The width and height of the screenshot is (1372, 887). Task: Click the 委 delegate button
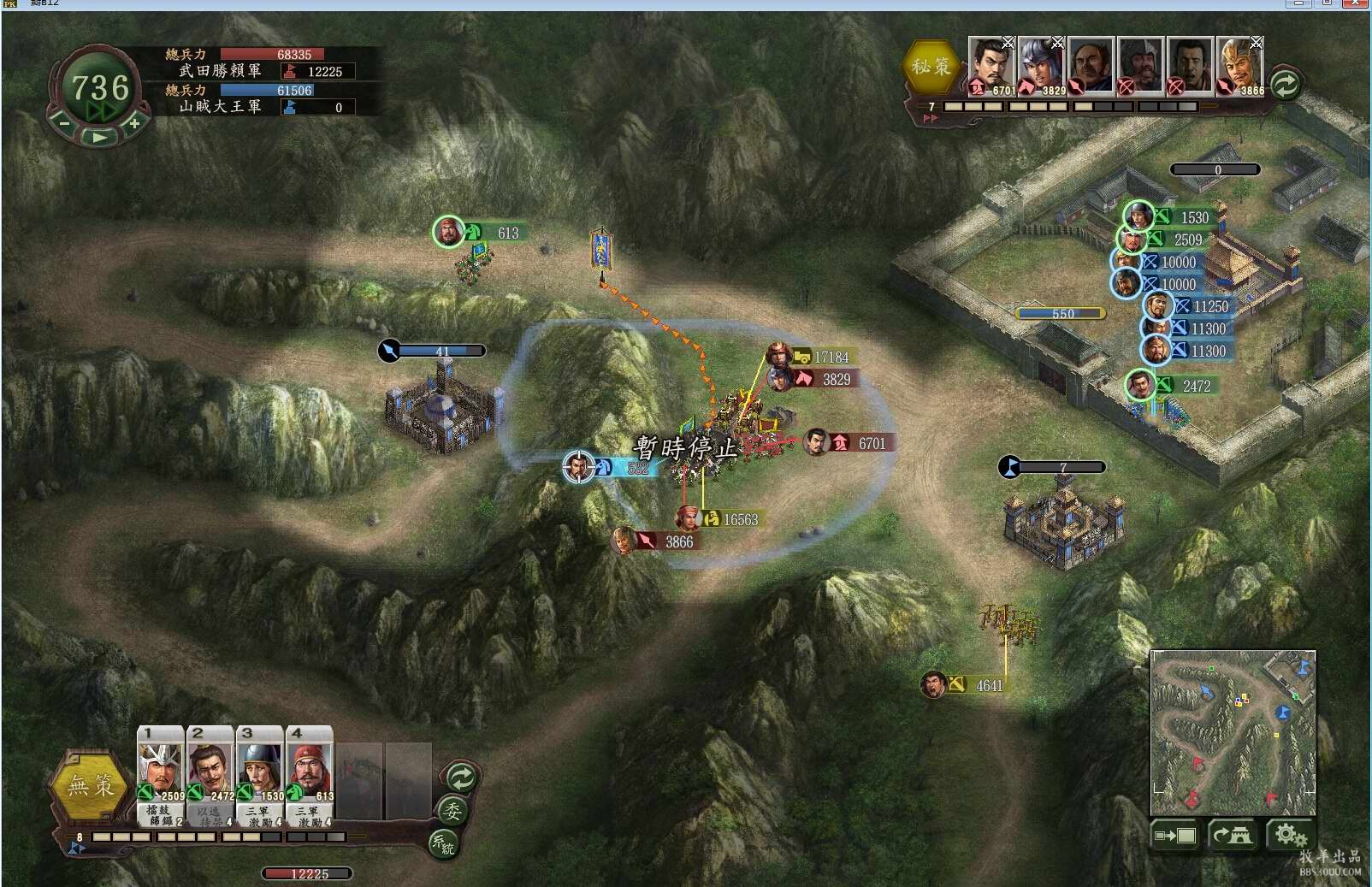tap(452, 810)
